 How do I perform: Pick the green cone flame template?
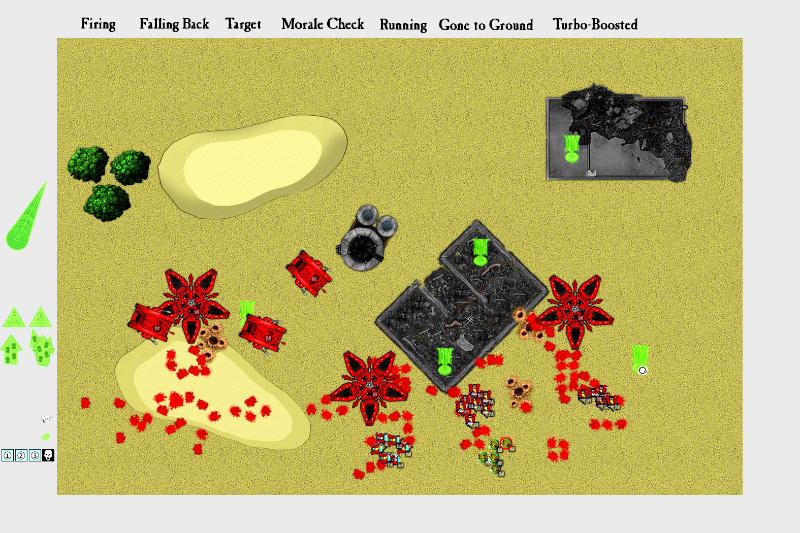pyautogui.click(x=26, y=218)
